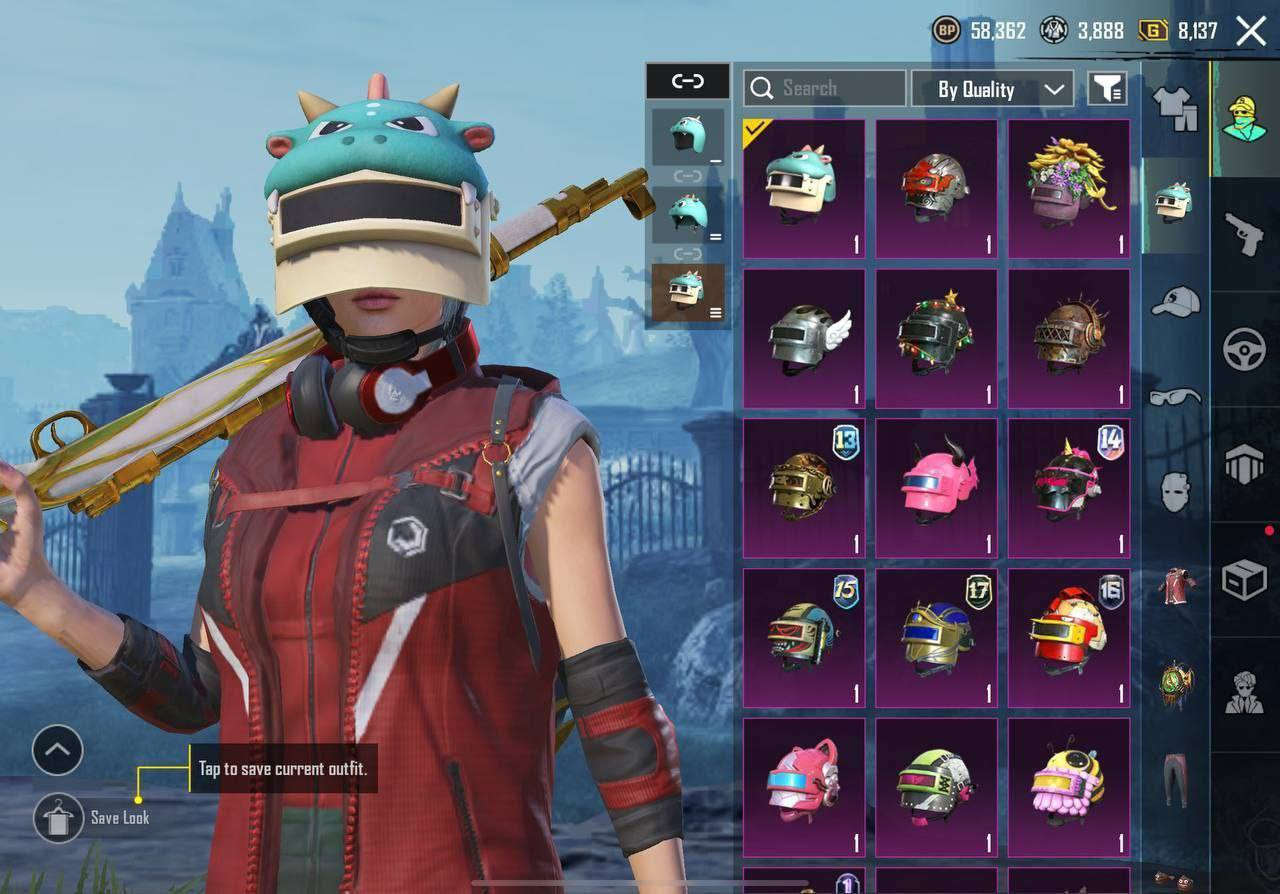Viewport: 1280px width, 894px height.
Task: Pick the Christmas lights helmet skin
Action: (936, 339)
